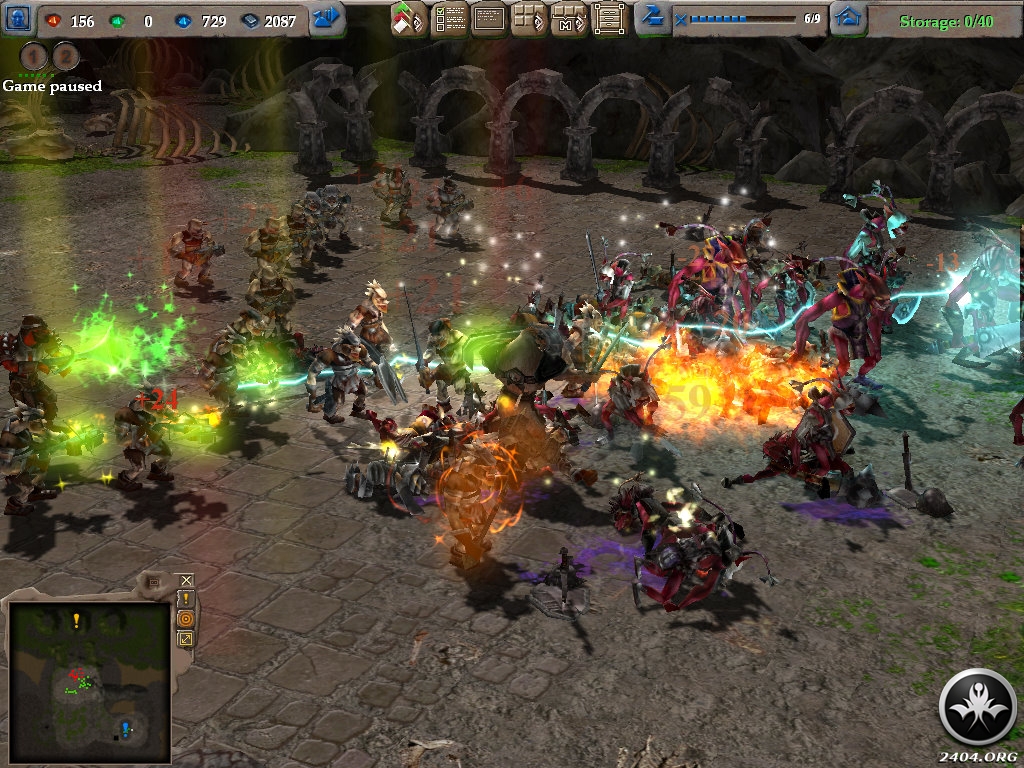Open the colored flags diplomacy panel
This screenshot has height=768, width=1024.
(408, 19)
